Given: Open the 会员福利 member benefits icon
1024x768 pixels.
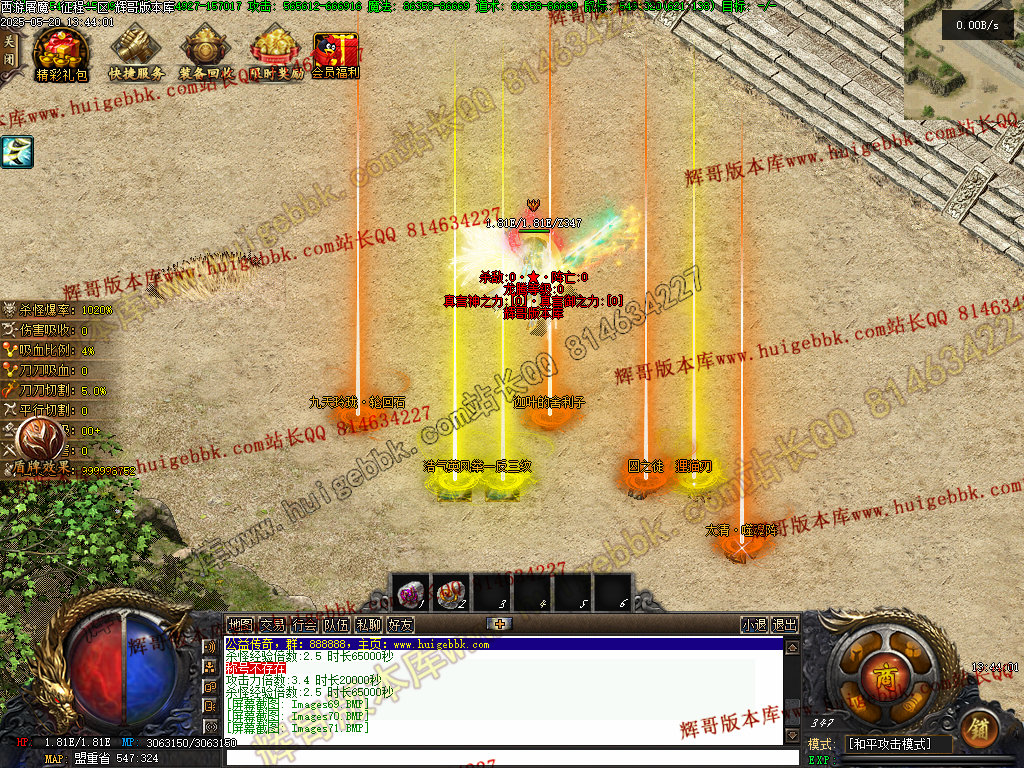Looking at the screenshot, I should (x=335, y=53).
